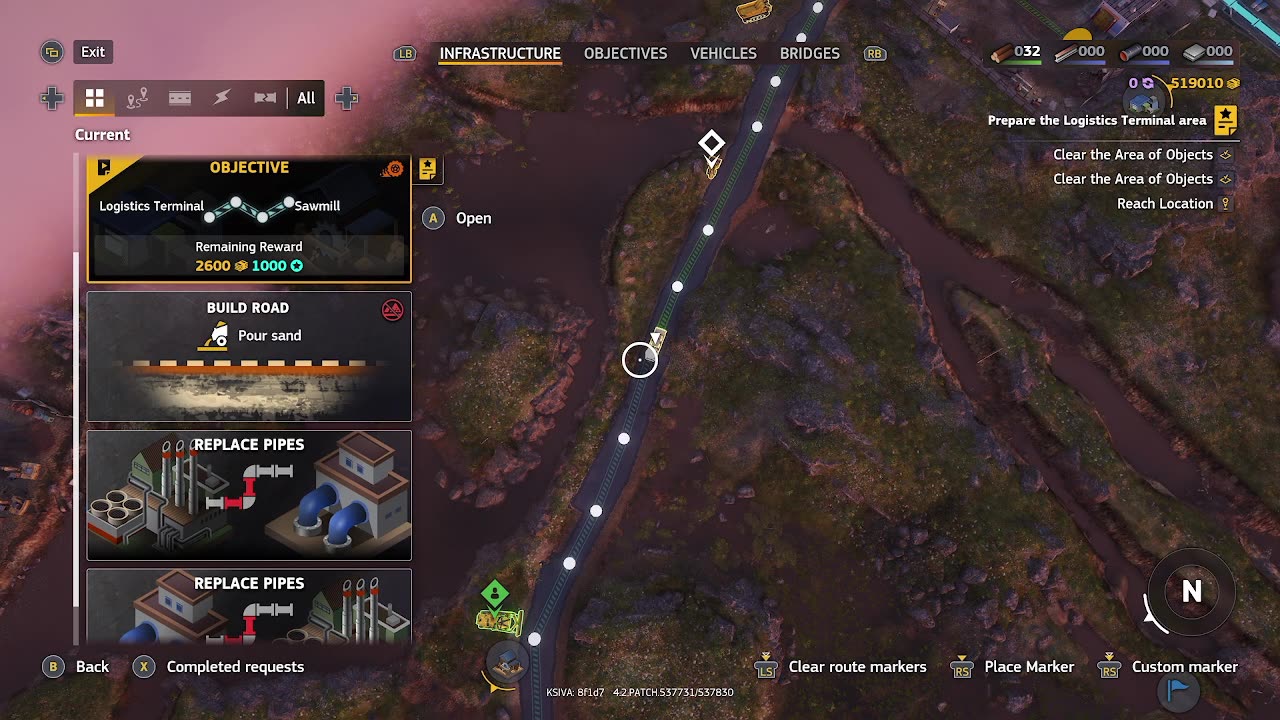Click the Exit button
Screen dimensions: 1280x720
[93, 52]
